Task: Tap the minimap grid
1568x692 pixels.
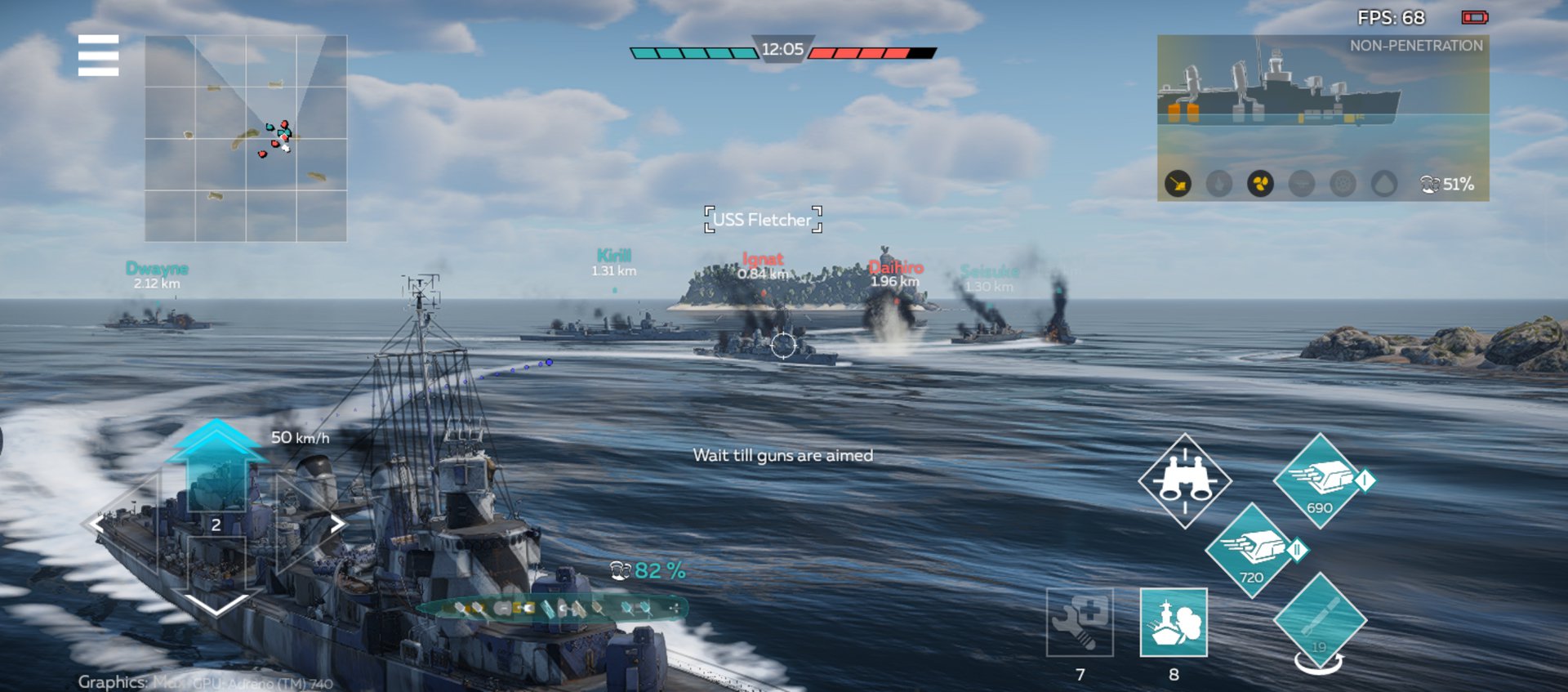Action: tap(246, 138)
